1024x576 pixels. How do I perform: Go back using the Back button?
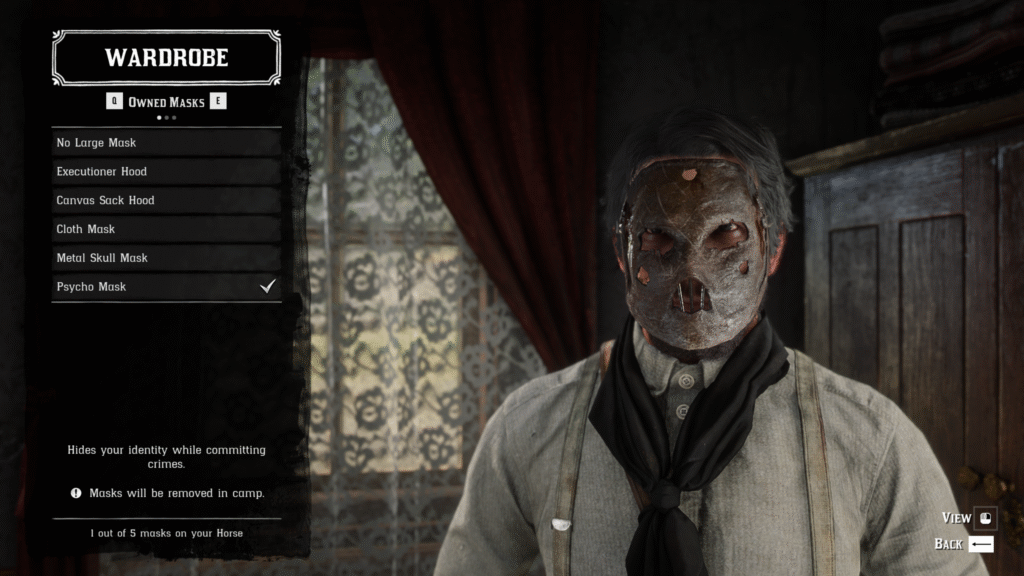pos(964,544)
